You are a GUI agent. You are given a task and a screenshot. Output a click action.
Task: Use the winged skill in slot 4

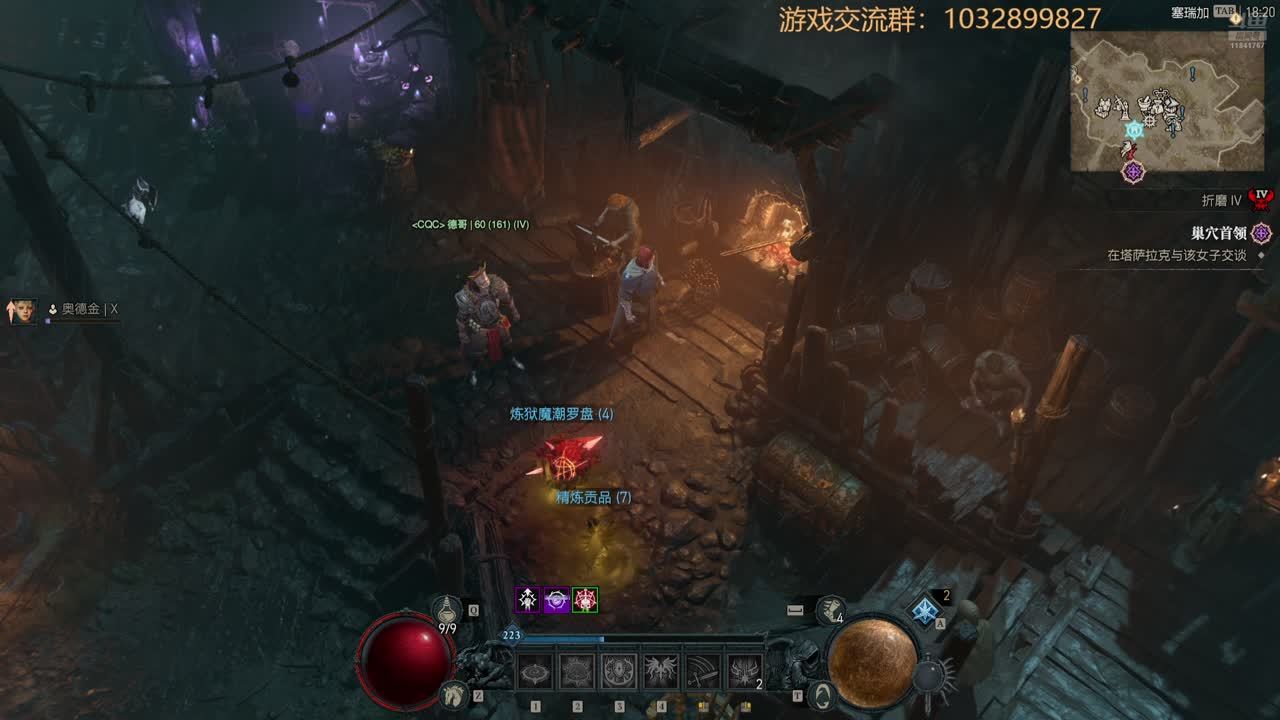click(x=661, y=672)
